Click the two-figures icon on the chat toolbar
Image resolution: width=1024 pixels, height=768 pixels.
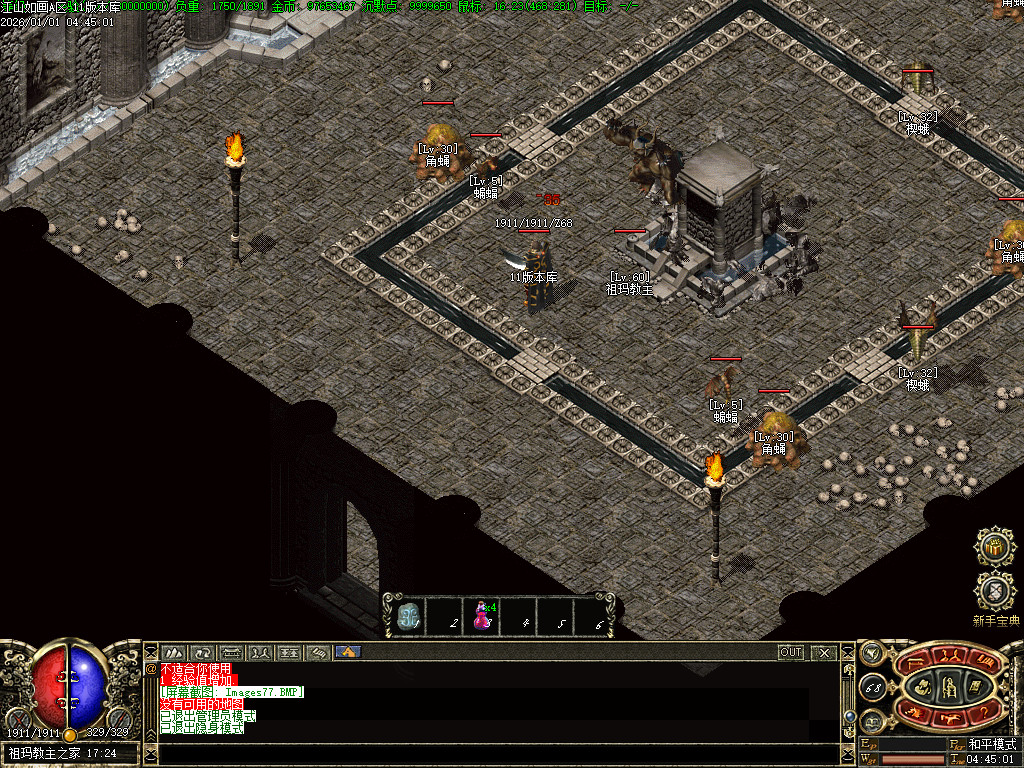tap(261, 653)
